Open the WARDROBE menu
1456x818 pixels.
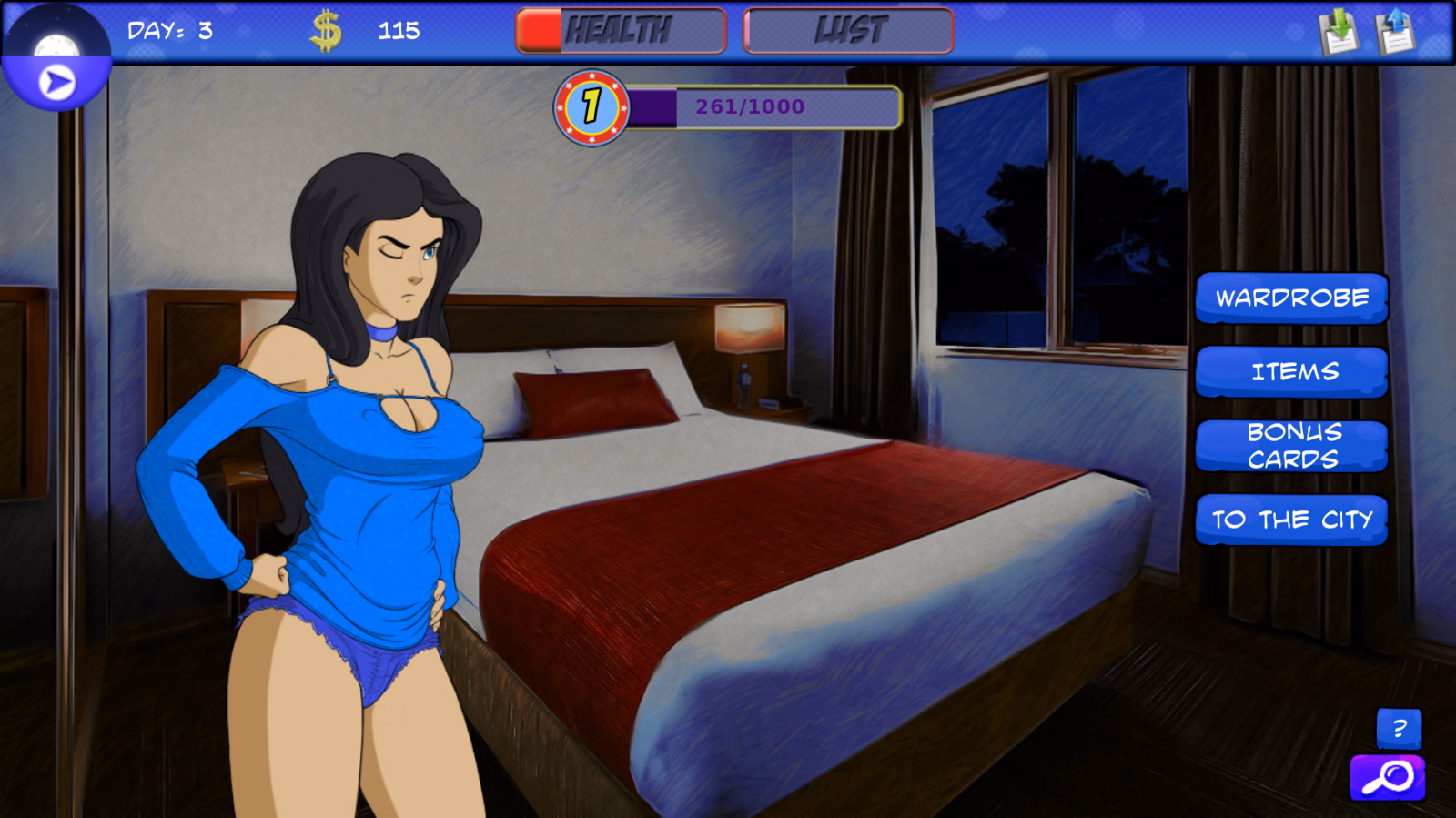tap(1292, 298)
